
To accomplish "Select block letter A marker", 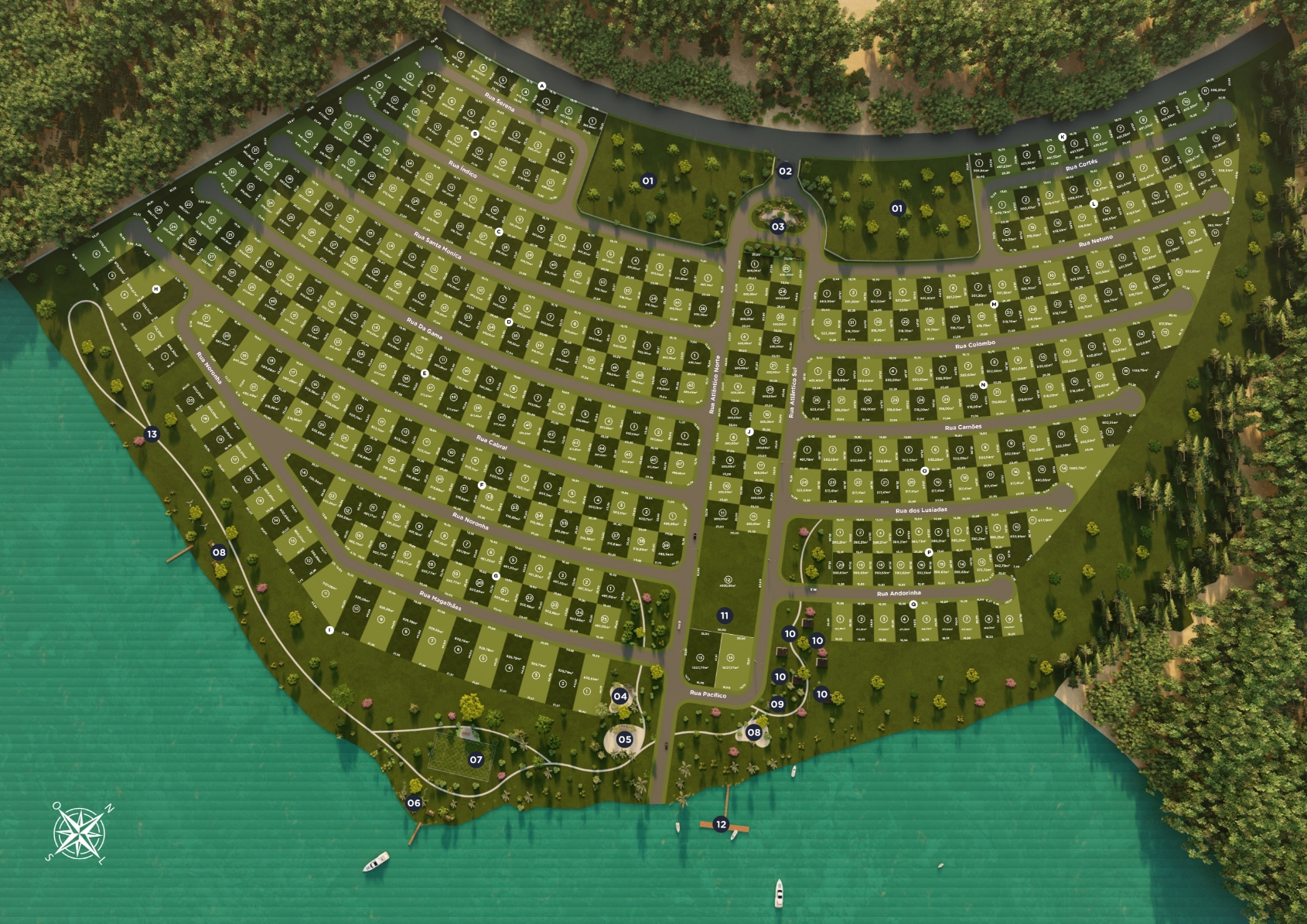I will pos(542,86).
